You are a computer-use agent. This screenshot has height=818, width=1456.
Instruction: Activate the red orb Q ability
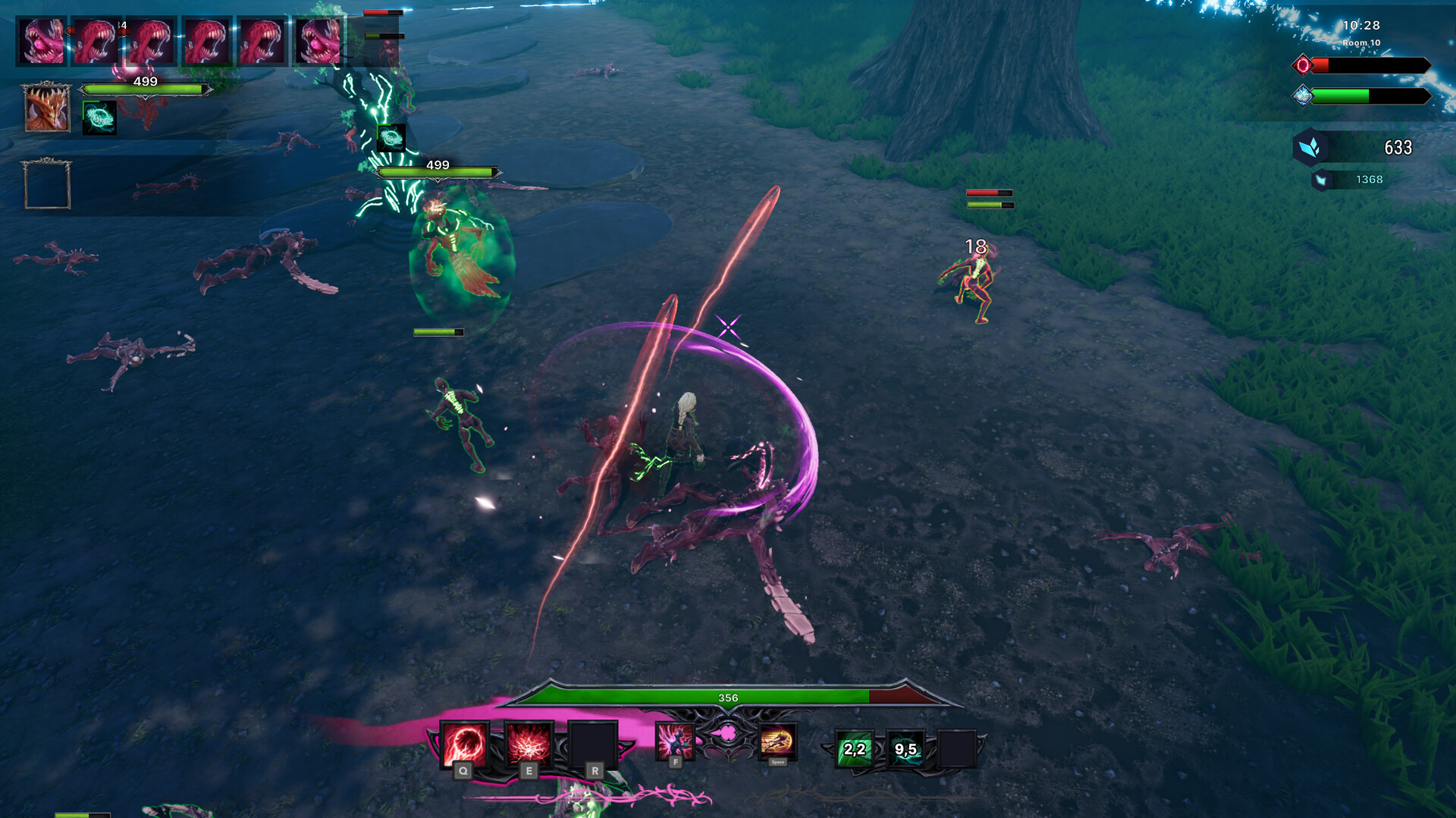[464, 744]
